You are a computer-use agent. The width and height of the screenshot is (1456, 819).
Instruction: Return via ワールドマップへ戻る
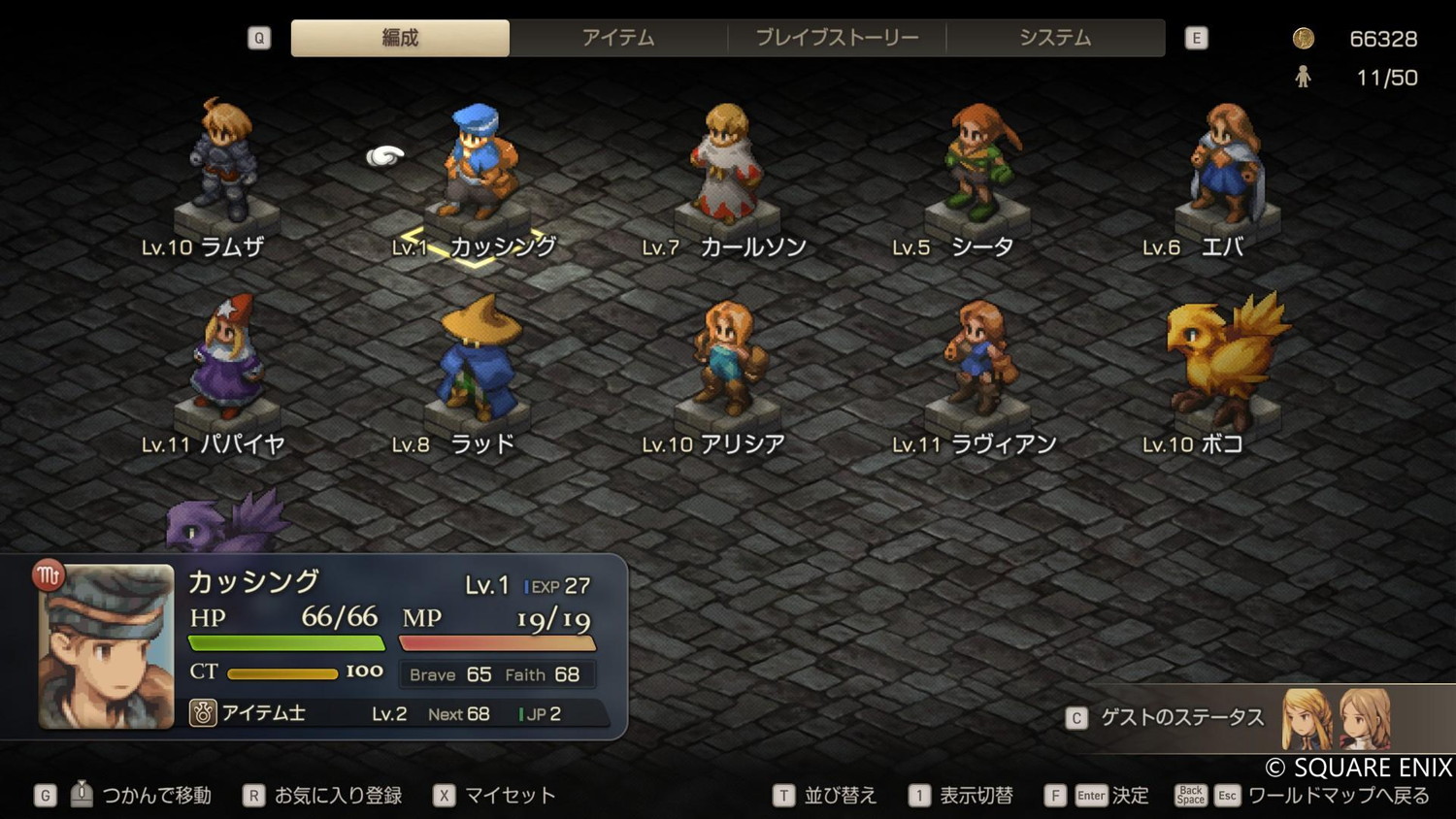(1338, 796)
